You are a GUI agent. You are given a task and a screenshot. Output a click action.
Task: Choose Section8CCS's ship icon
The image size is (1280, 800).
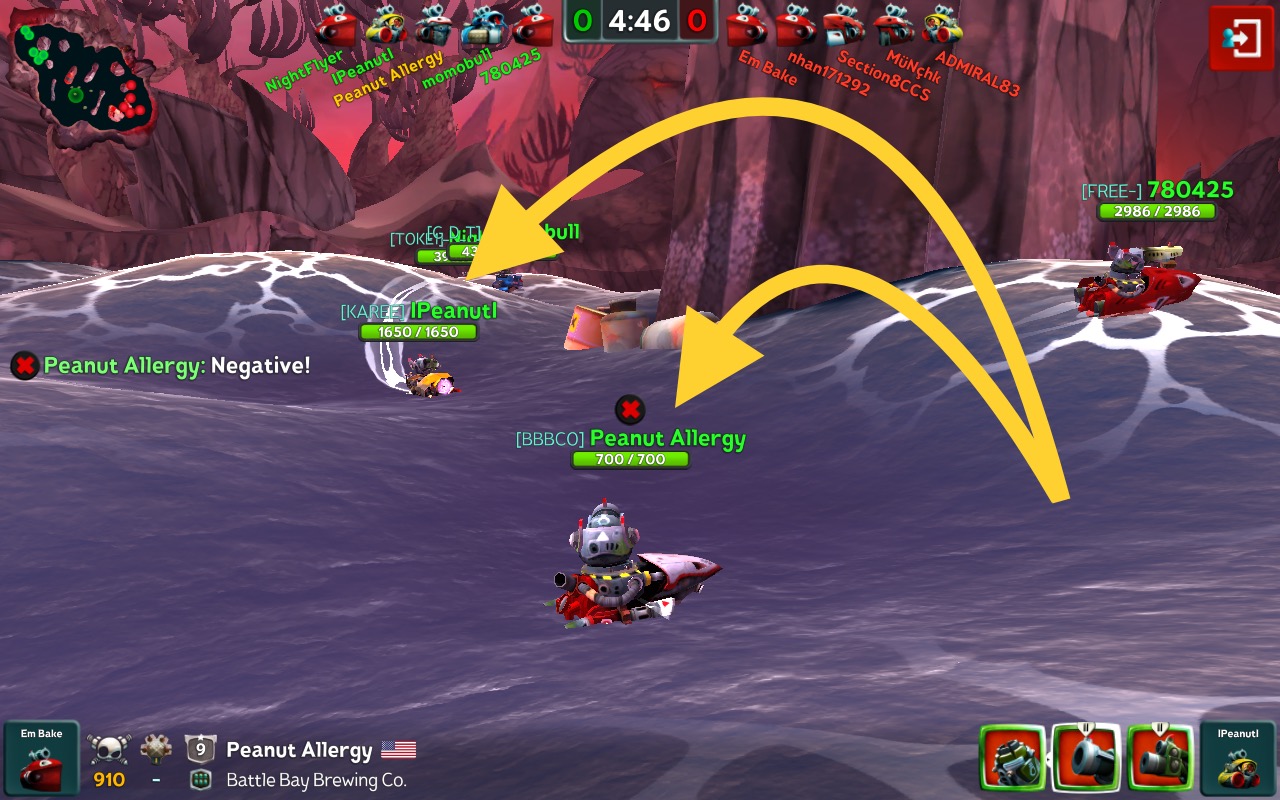(x=845, y=26)
